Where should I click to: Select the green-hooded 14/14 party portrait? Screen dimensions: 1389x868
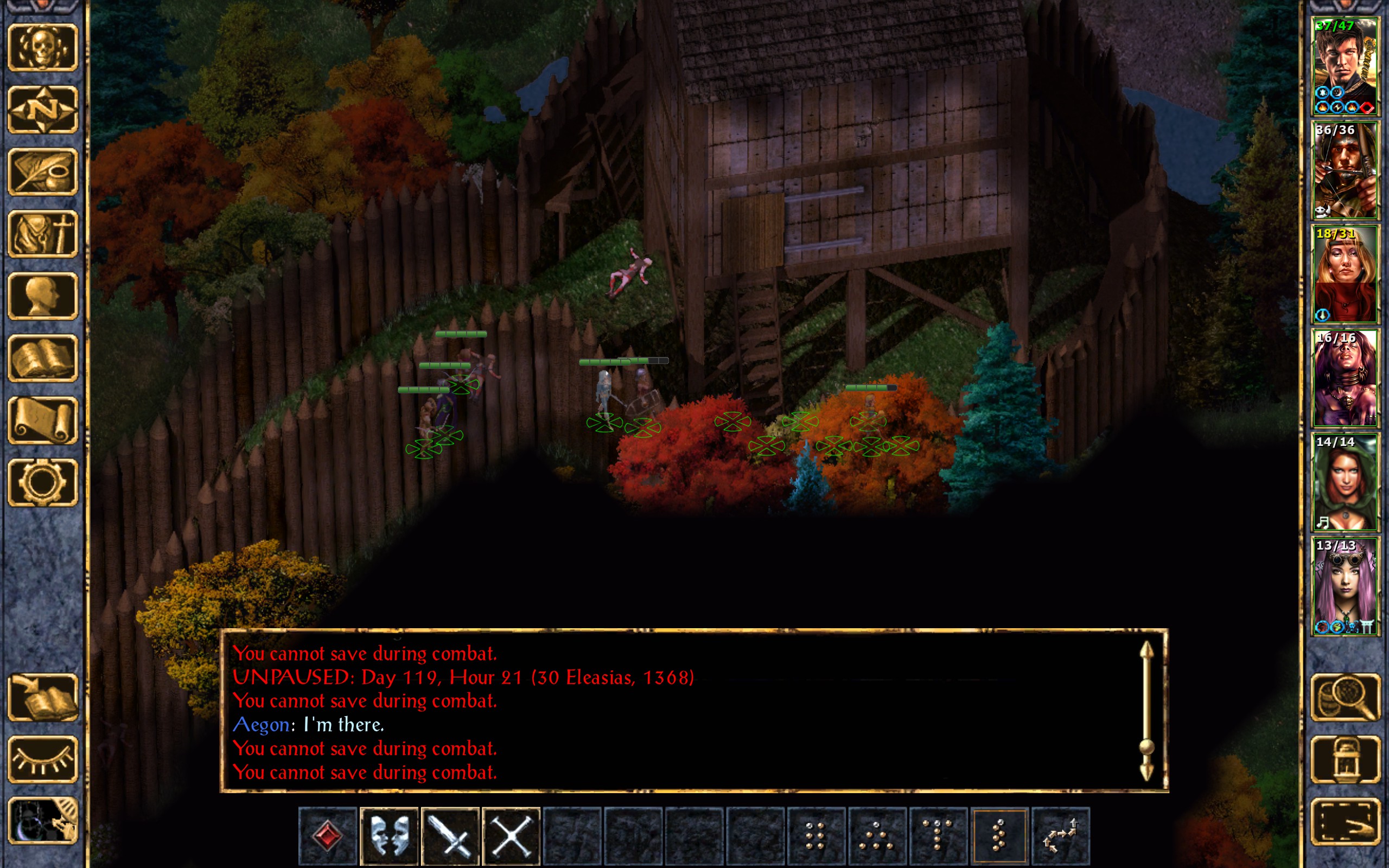click(x=1345, y=482)
